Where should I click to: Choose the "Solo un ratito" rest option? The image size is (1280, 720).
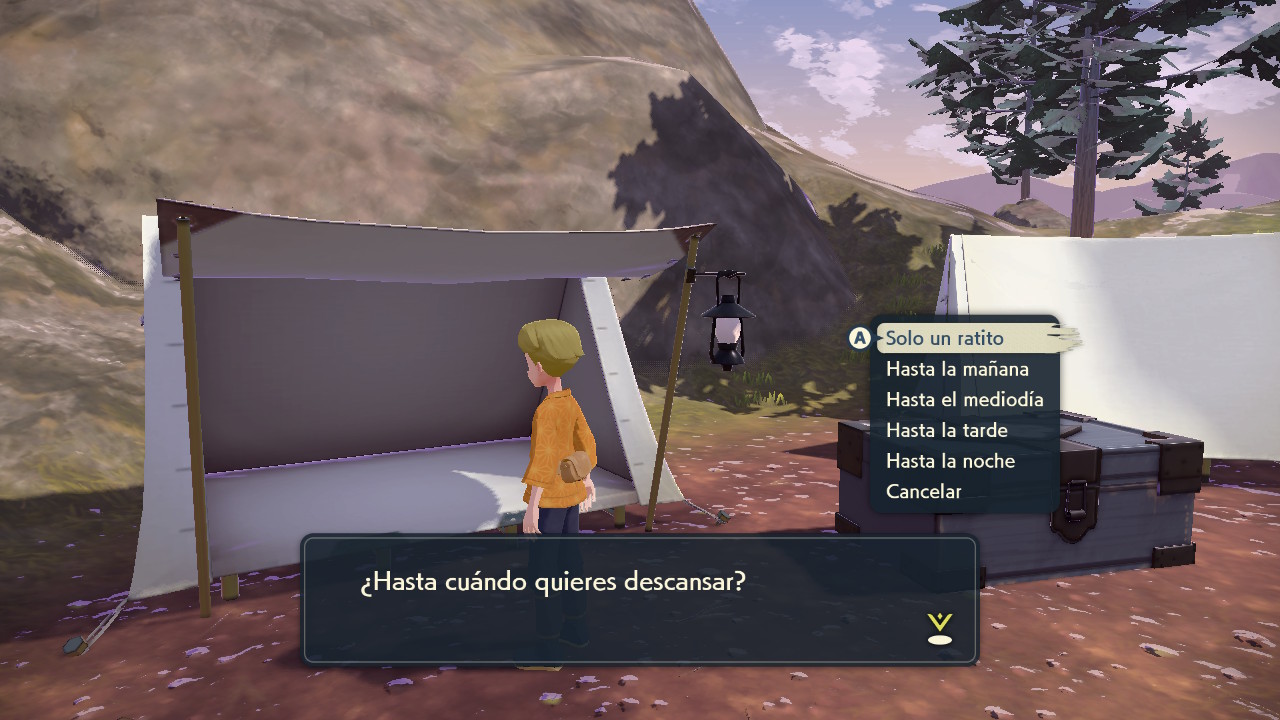944,338
